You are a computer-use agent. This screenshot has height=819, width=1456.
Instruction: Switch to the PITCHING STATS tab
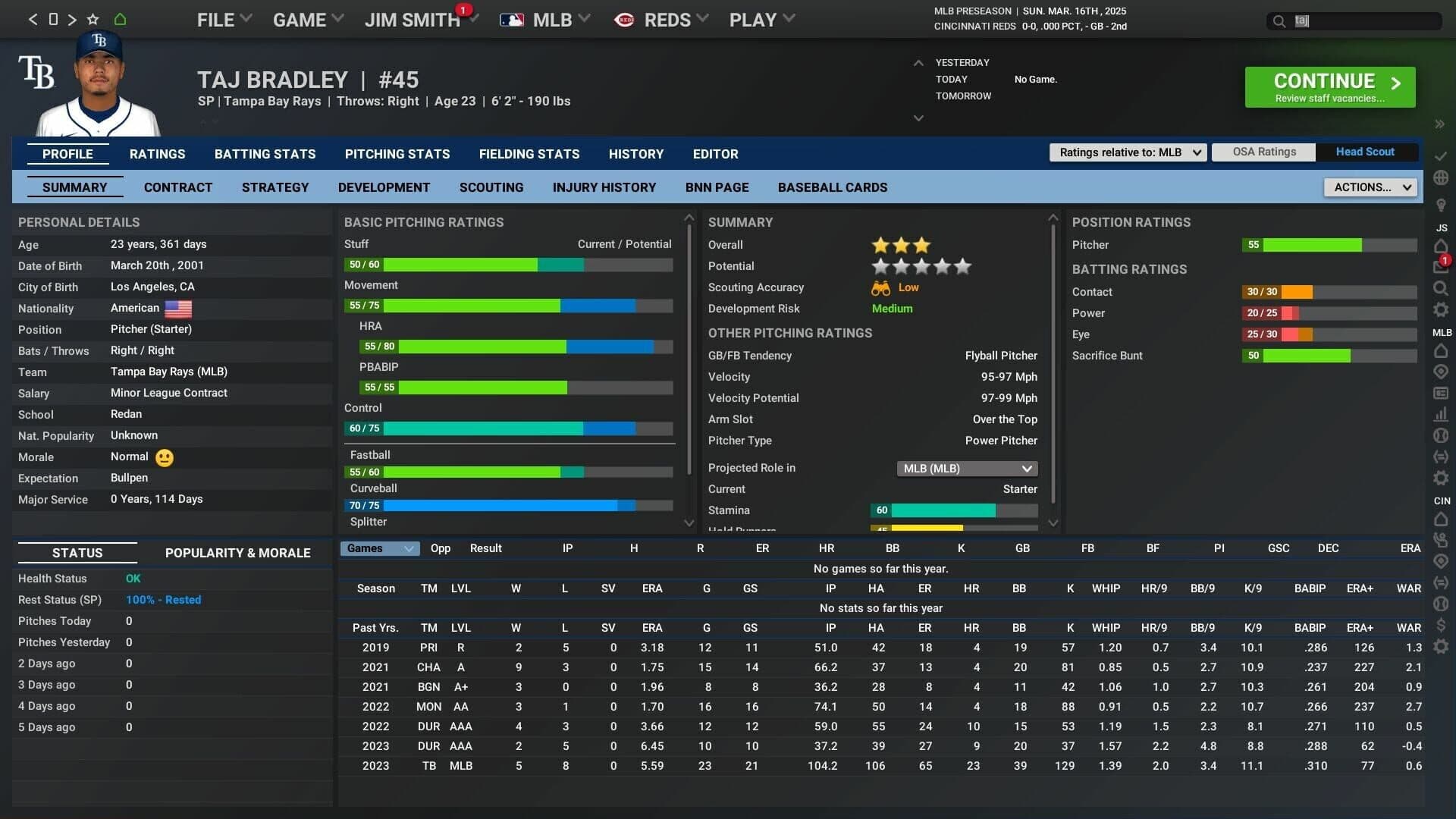(397, 154)
